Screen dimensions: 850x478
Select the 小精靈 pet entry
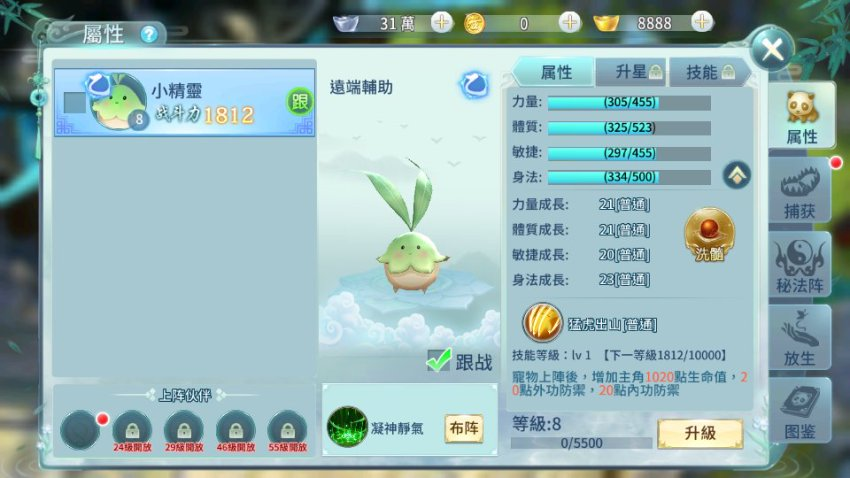185,102
